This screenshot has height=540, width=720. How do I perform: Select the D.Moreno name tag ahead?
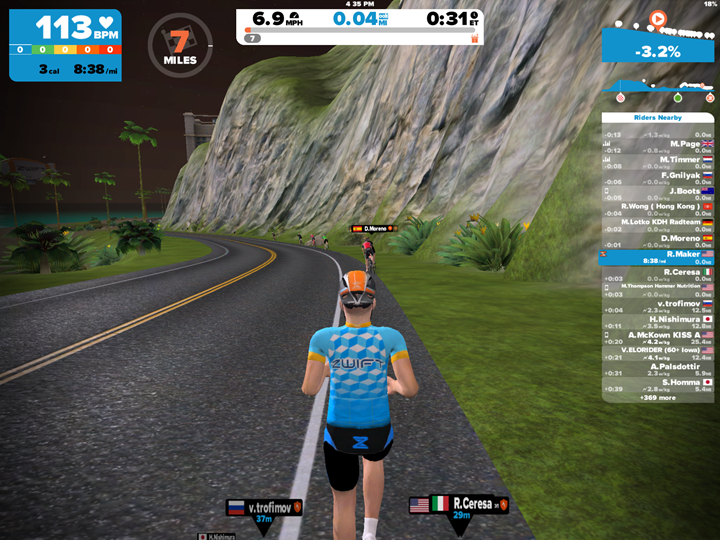click(x=374, y=228)
